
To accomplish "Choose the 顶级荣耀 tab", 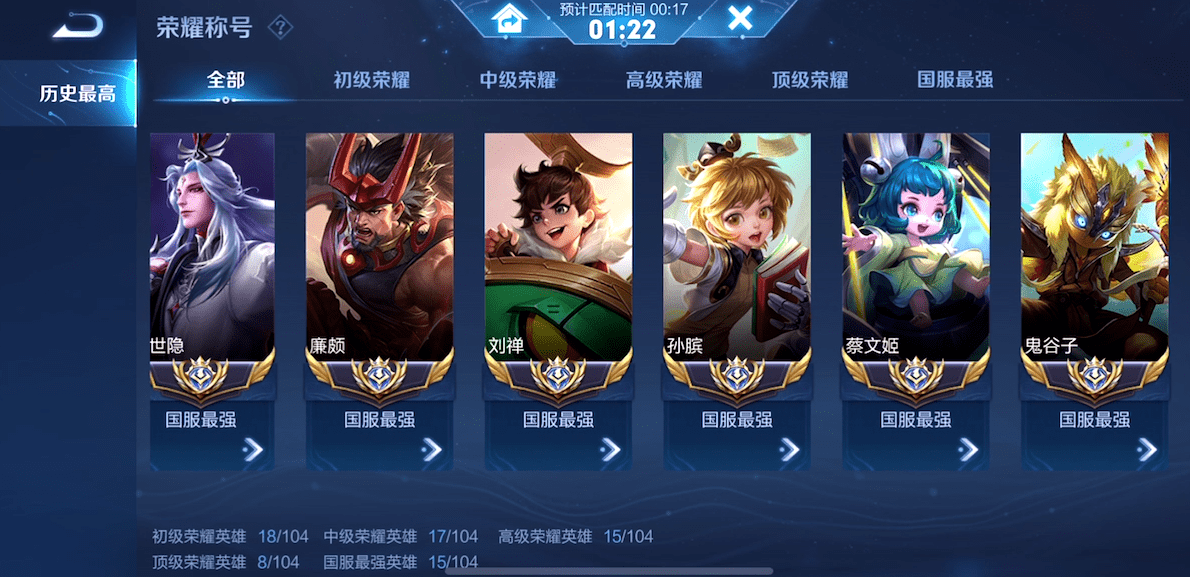I will [x=810, y=80].
